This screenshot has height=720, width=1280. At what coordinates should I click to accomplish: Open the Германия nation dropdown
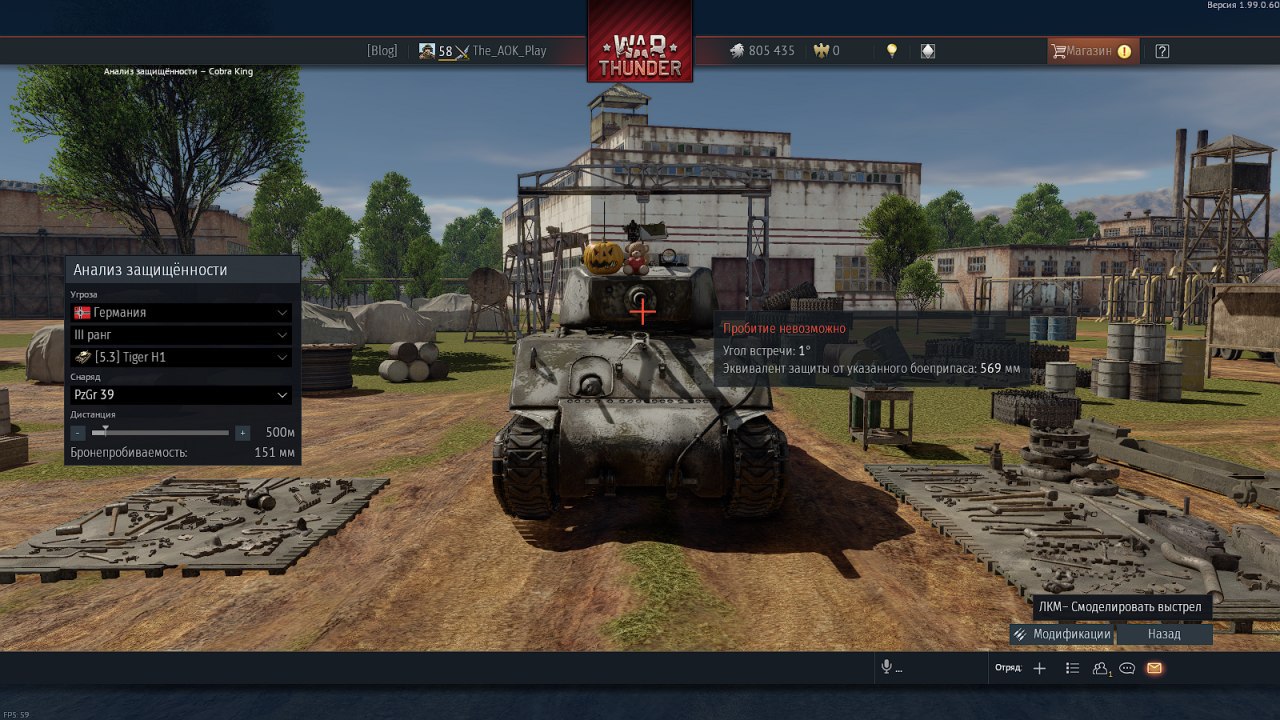pyautogui.click(x=182, y=312)
